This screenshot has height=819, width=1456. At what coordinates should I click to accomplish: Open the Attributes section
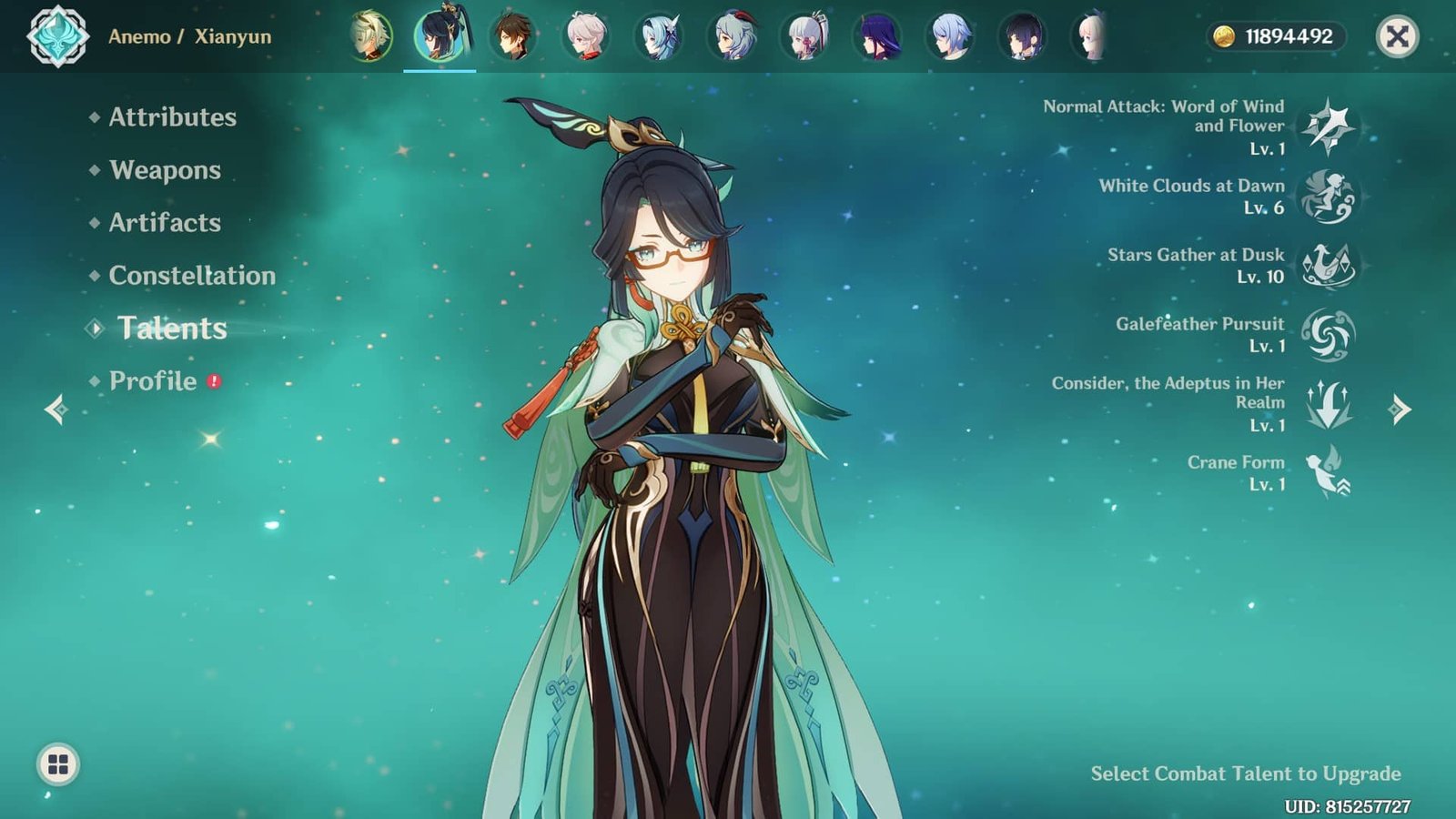tap(171, 118)
